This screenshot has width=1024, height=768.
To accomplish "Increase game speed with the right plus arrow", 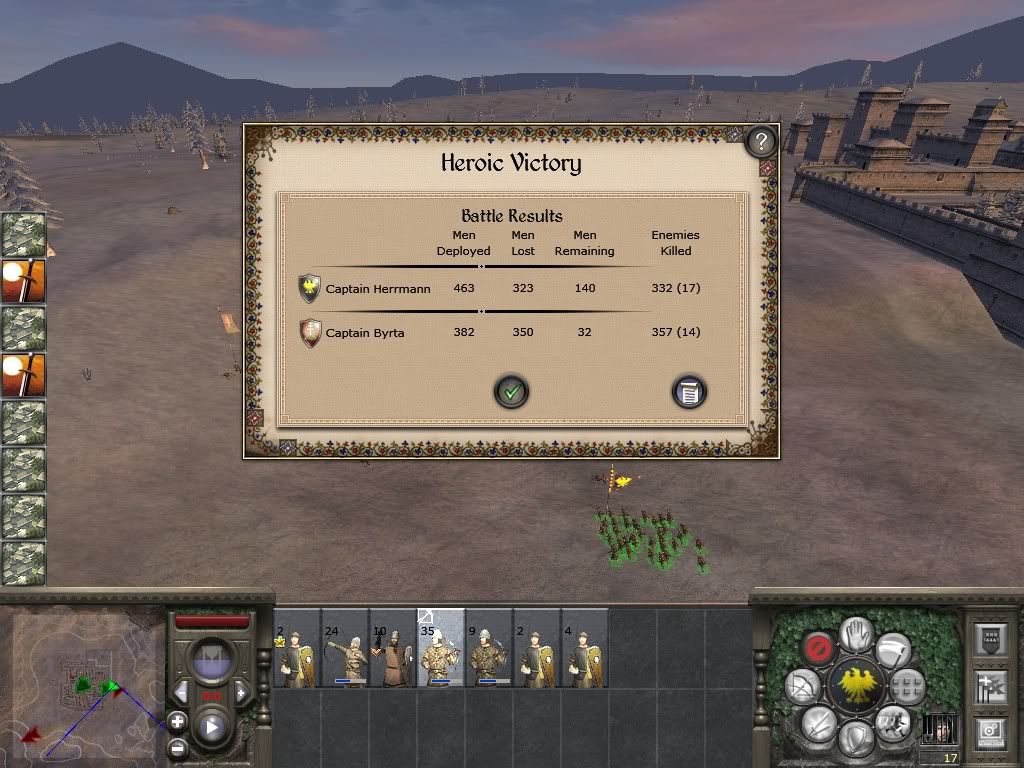I will (241, 692).
